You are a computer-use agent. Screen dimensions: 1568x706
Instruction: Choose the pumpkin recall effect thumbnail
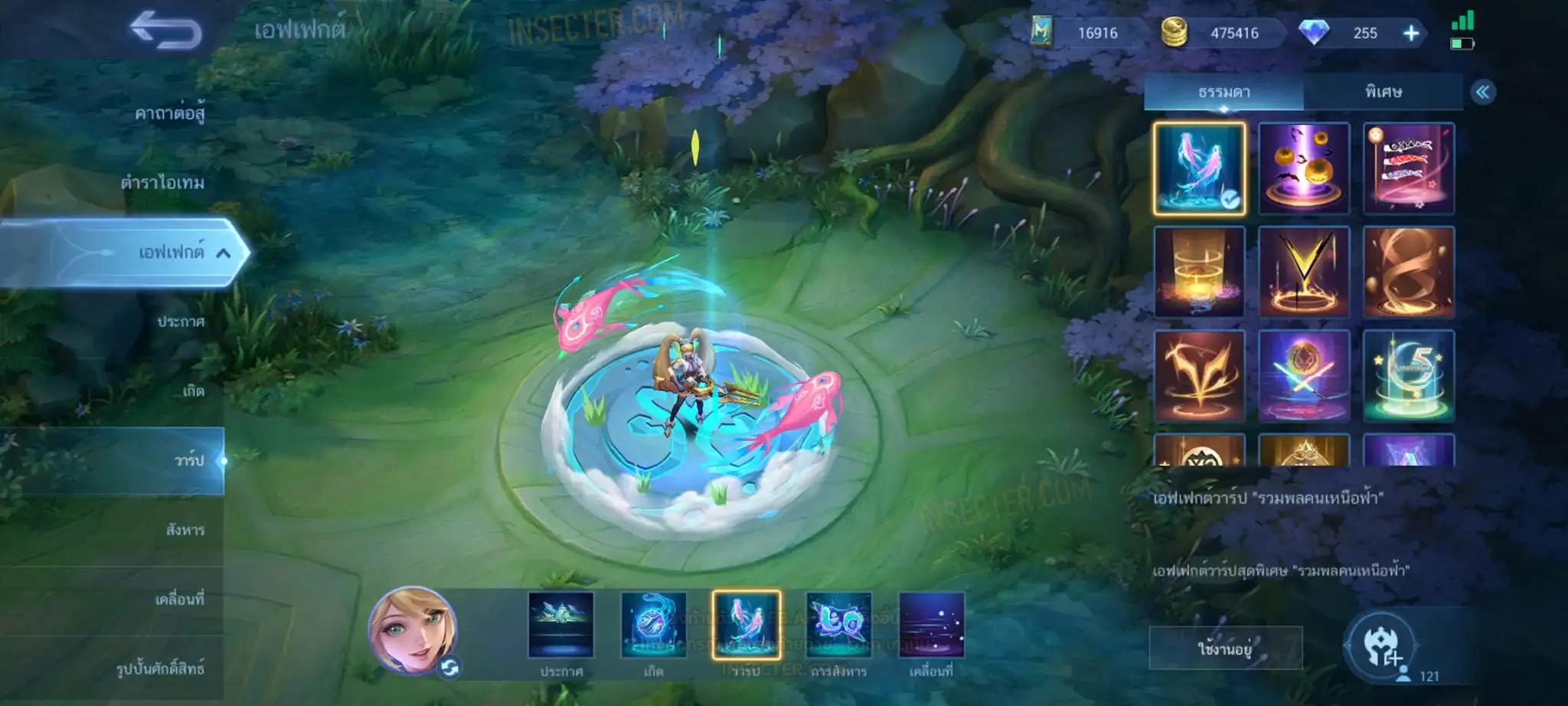click(1303, 168)
